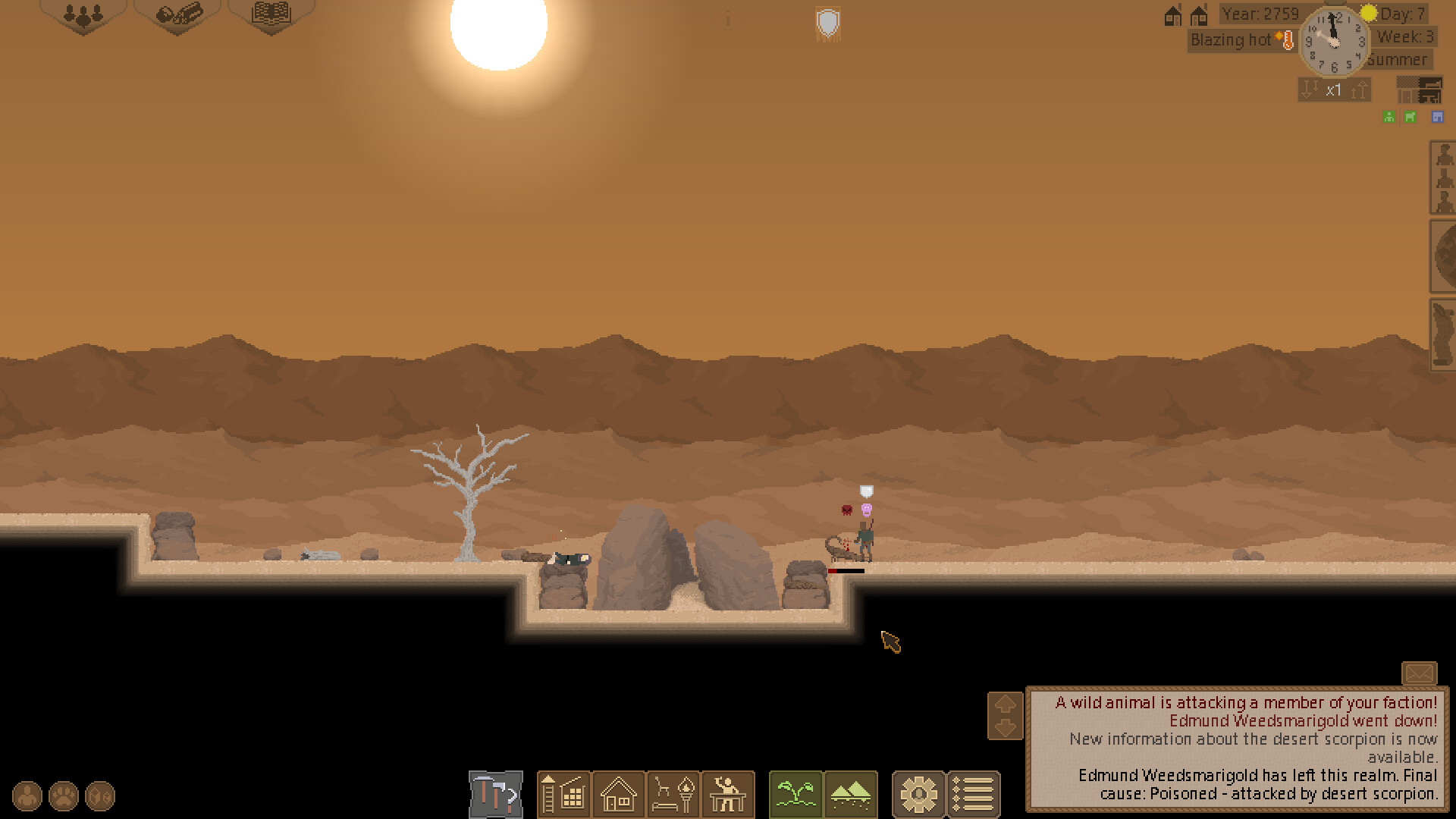Select the build structures tool
Image resolution: width=1456 pixels, height=819 pixels.
(x=564, y=795)
